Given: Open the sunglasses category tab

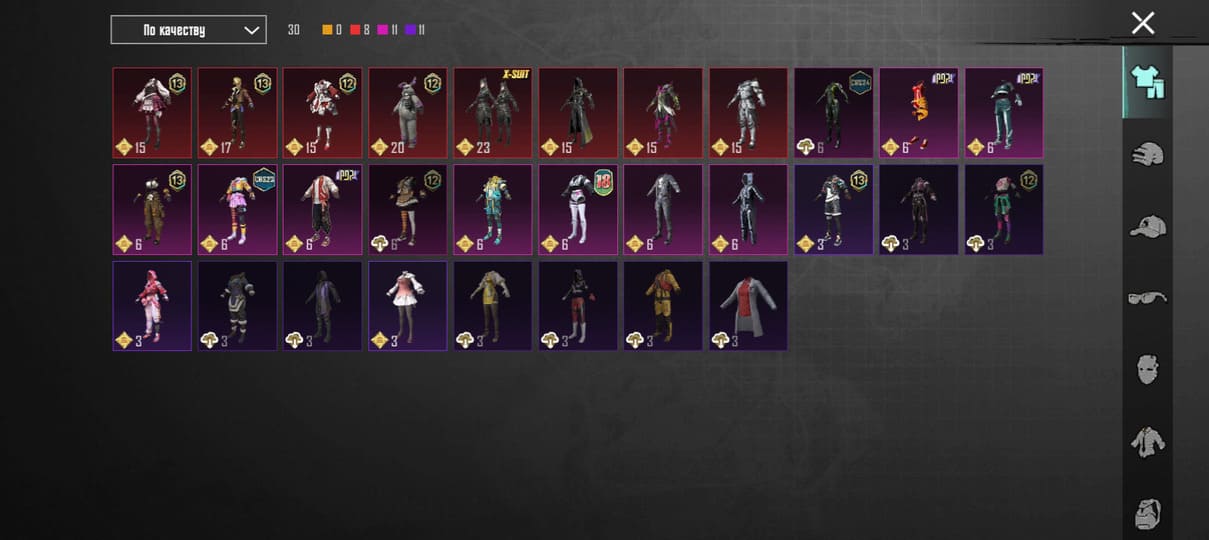Looking at the screenshot, I should coord(1146,298).
